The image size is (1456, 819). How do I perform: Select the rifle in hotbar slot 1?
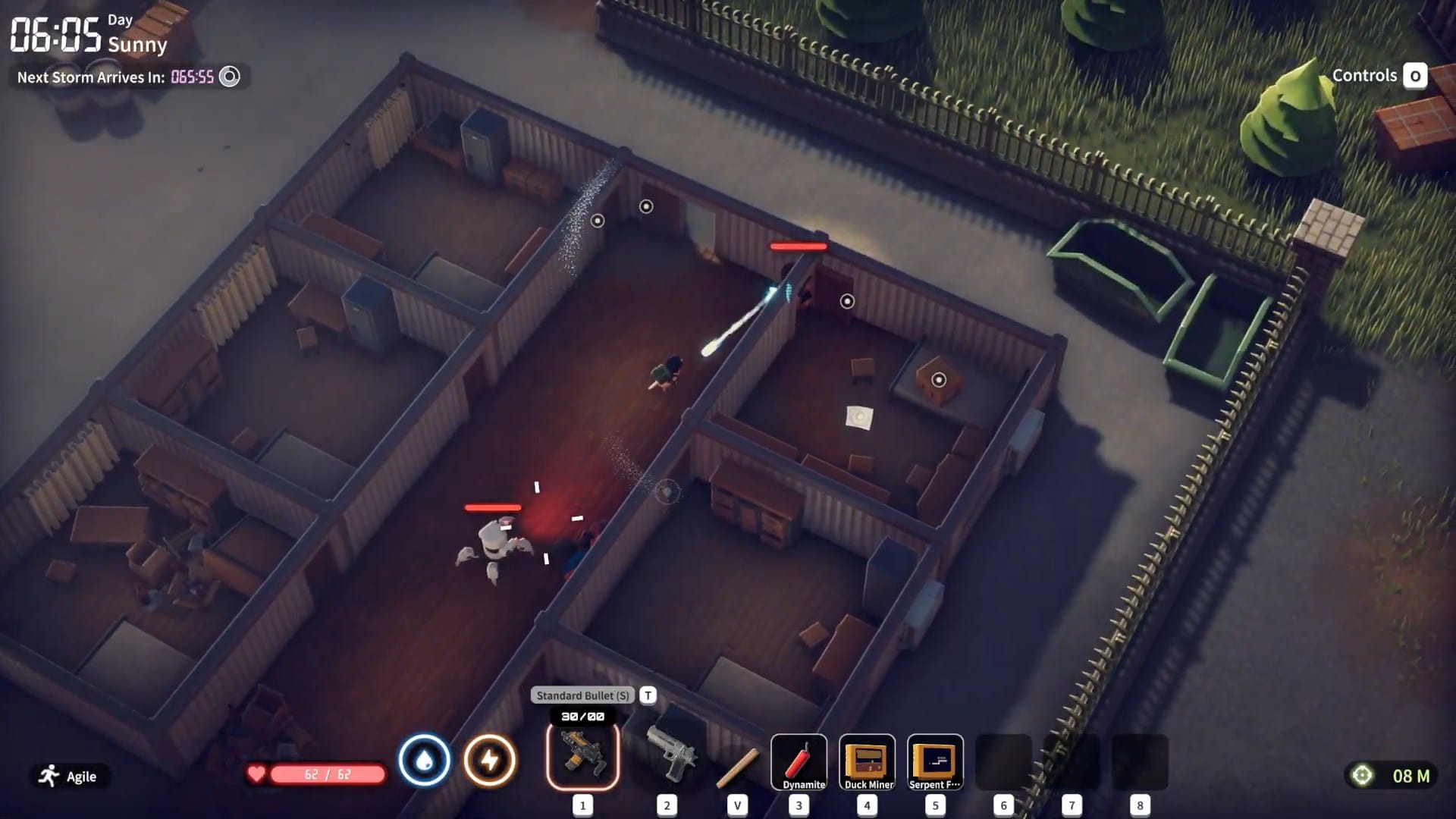click(x=581, y=757)
